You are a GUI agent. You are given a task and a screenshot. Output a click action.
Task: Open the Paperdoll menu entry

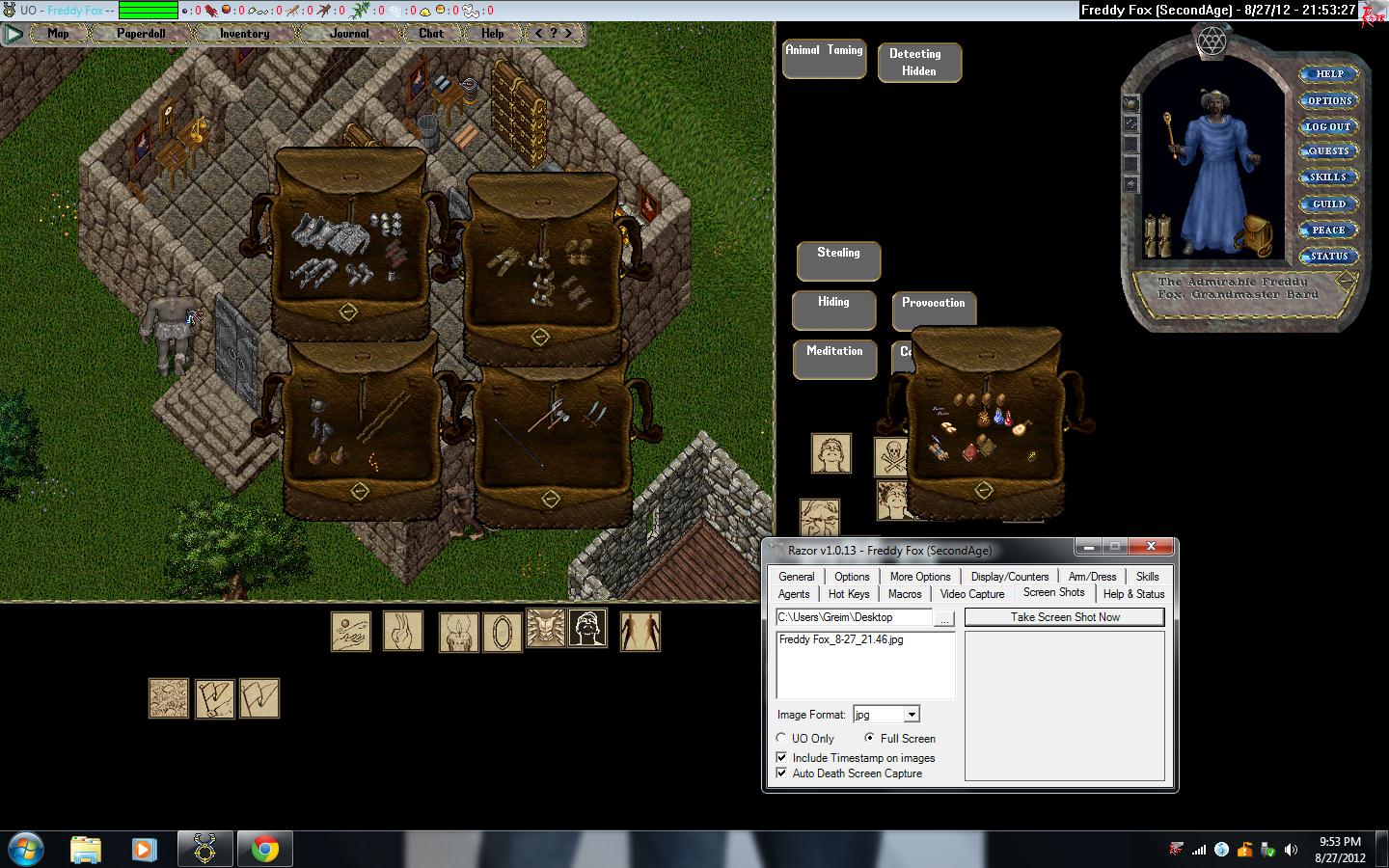point(141,33)
